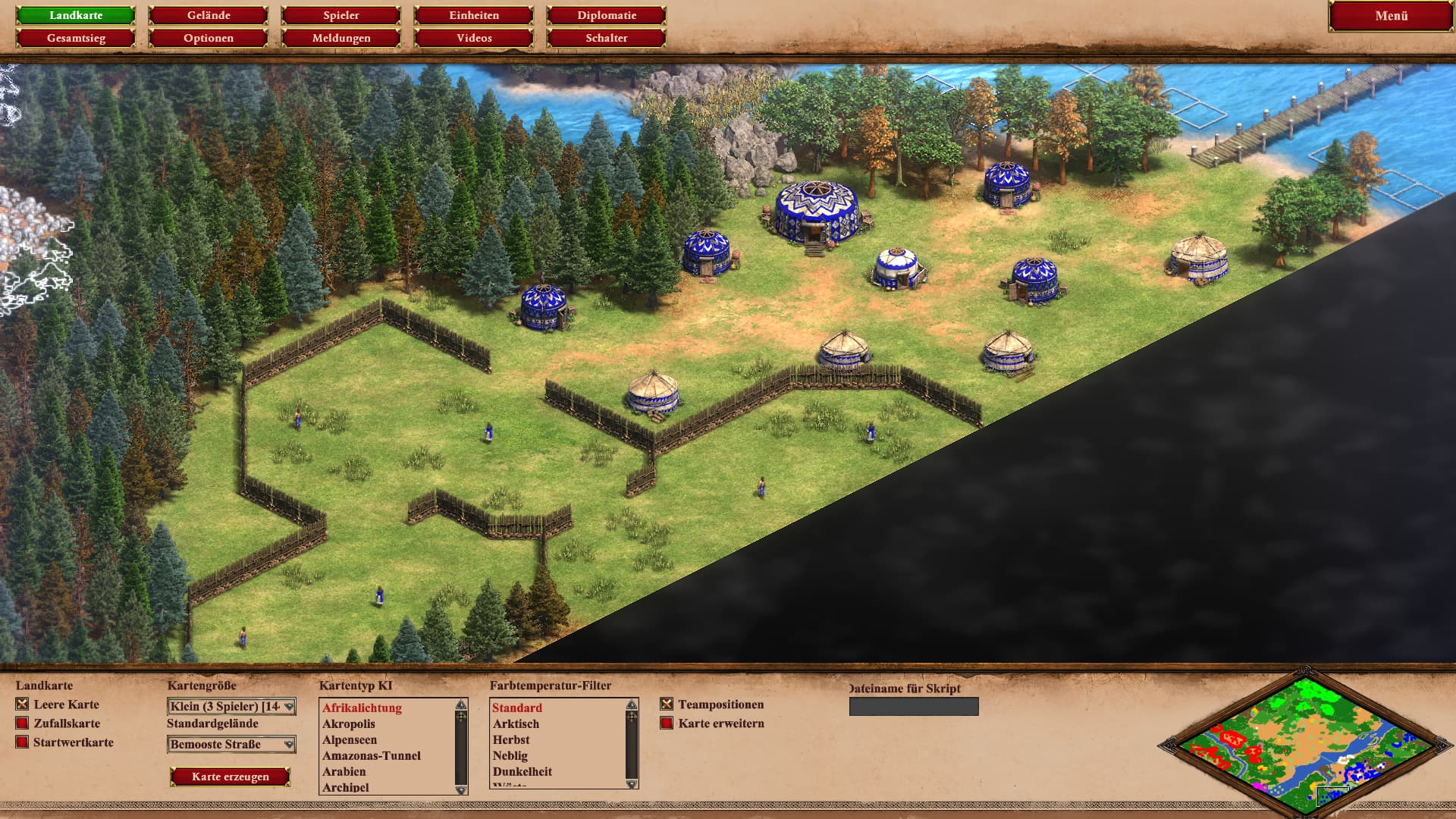The width and height of the screenshot is (1456, 819).
Task: Select Alpenseen in the Kartentyp list
Action: pyautogui.click(x=350, y=740)
